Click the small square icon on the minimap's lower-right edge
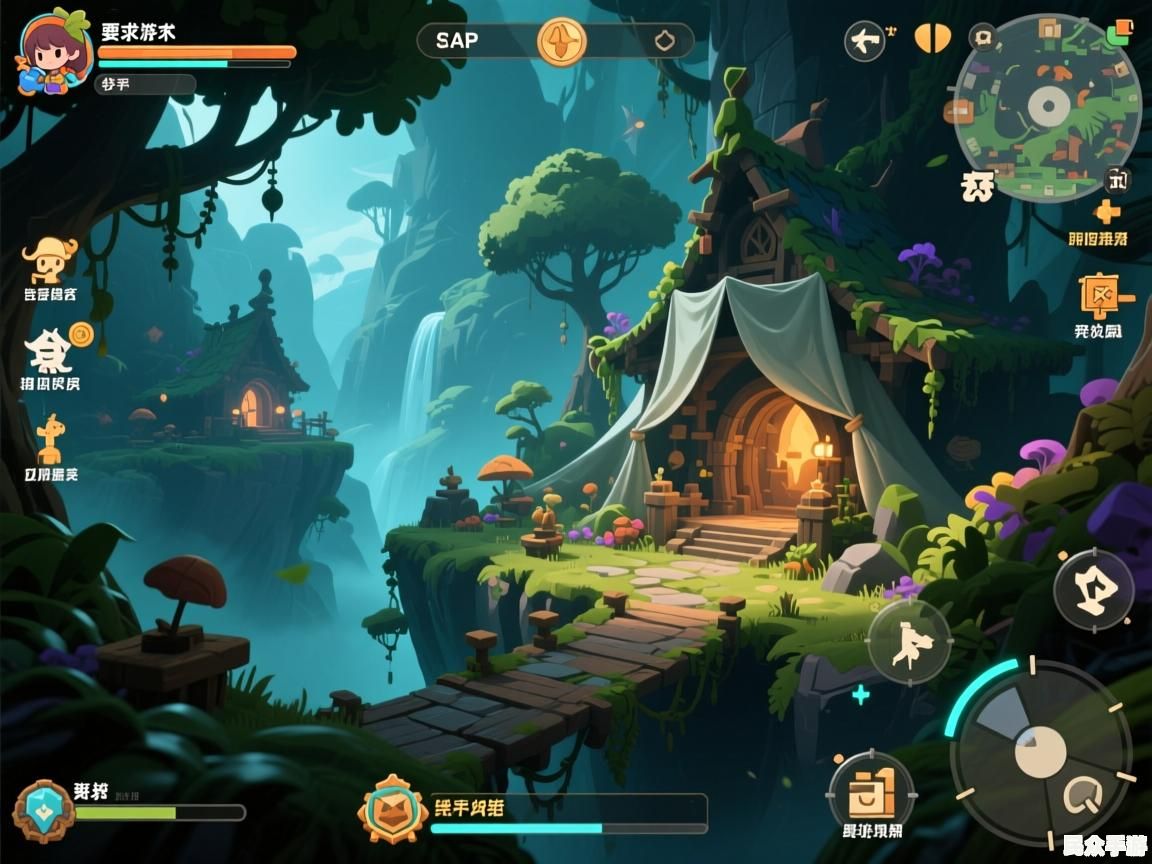The width and height of the screenshot is (1152, 864). (1117, 181)
